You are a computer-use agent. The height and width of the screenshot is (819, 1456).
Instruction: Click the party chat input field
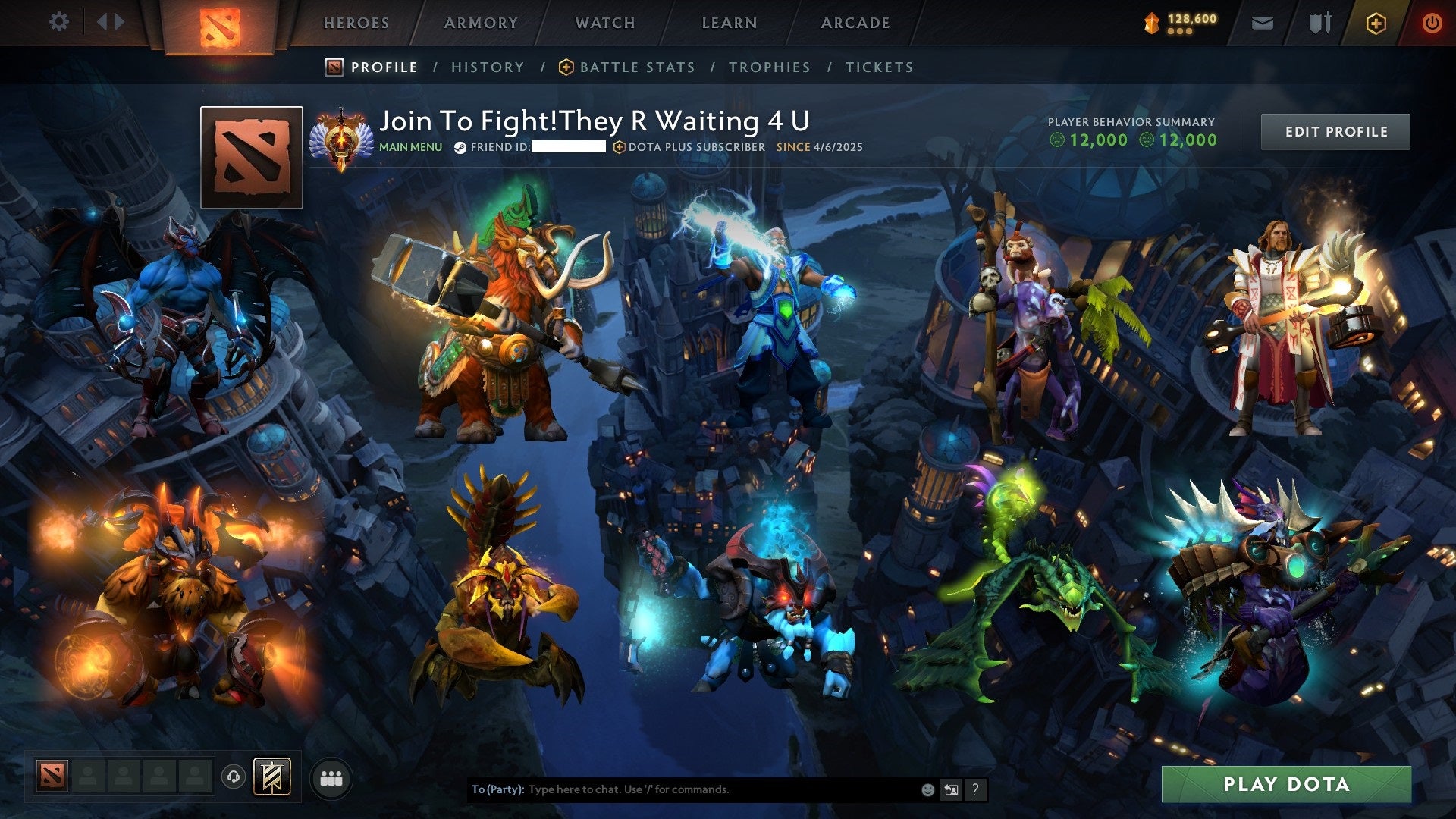682,789
